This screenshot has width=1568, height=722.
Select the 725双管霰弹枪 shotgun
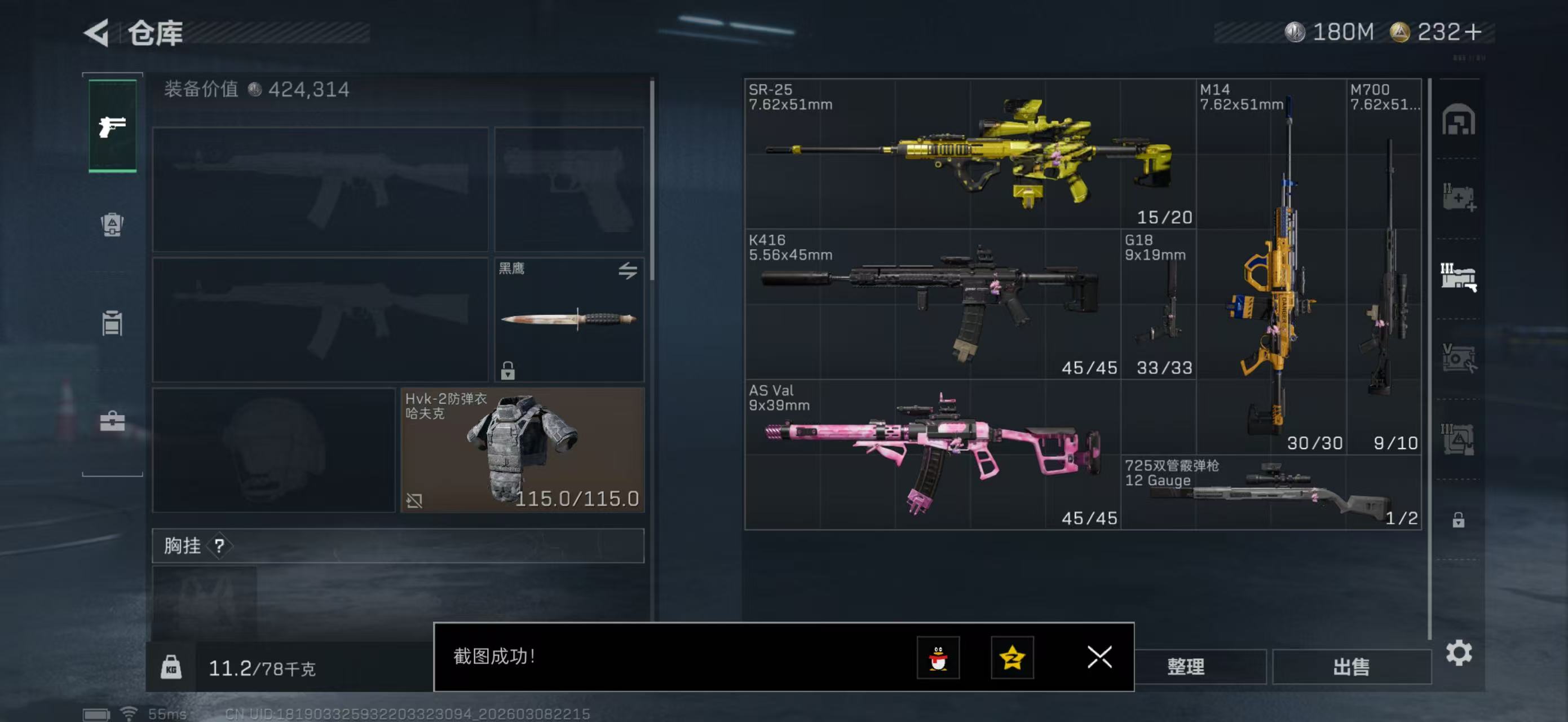[x=1271, y=492]
